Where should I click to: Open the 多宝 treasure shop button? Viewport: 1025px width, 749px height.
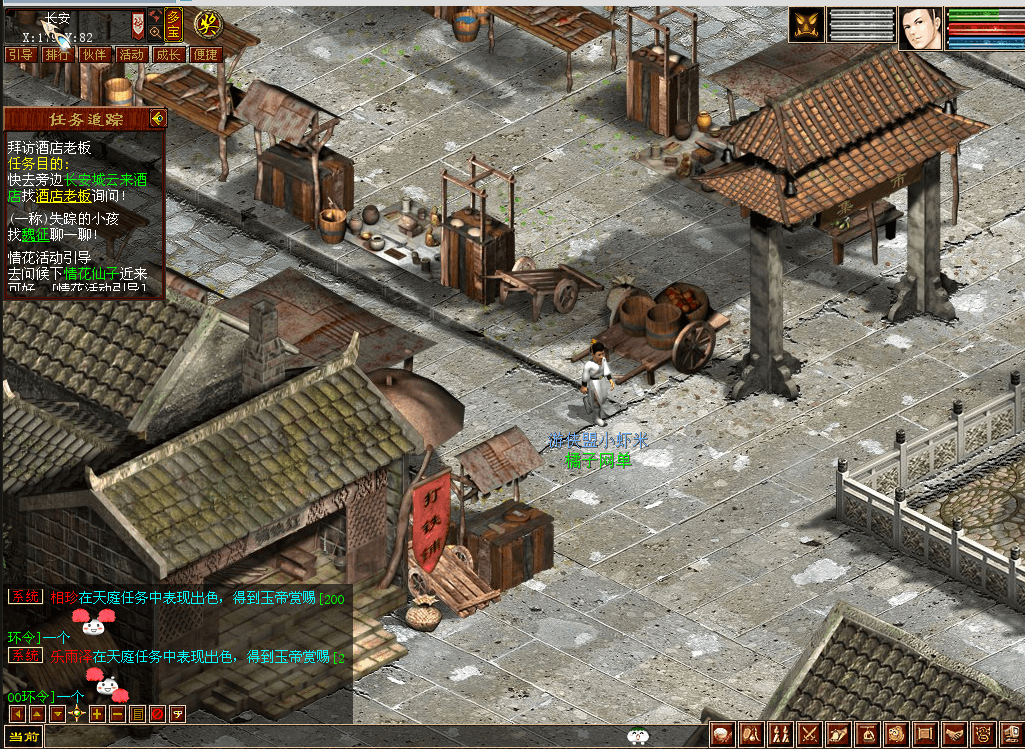click(x=174, y=23)
